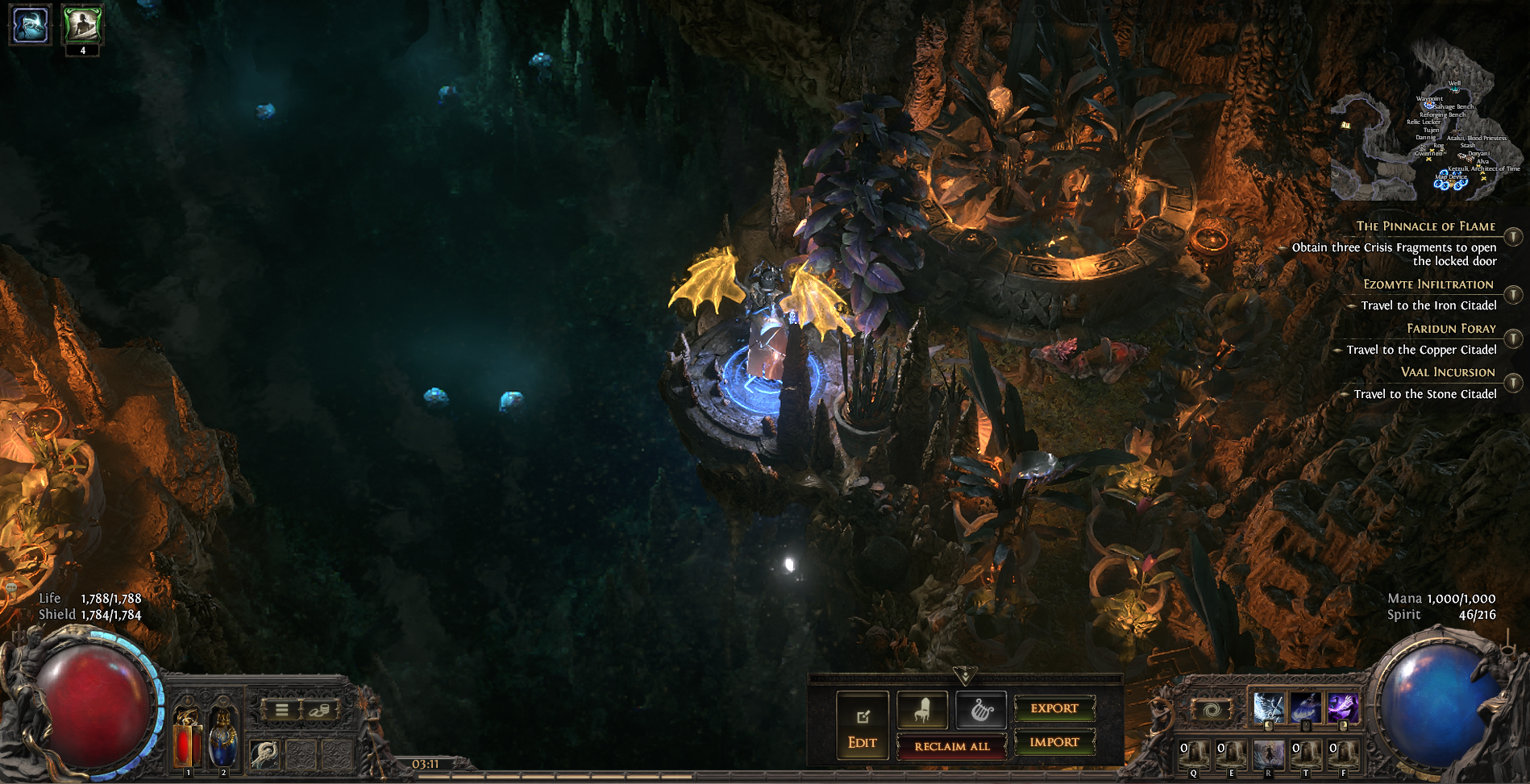Open the chair decorations button

pyautogui.click(x=922, y=710)
